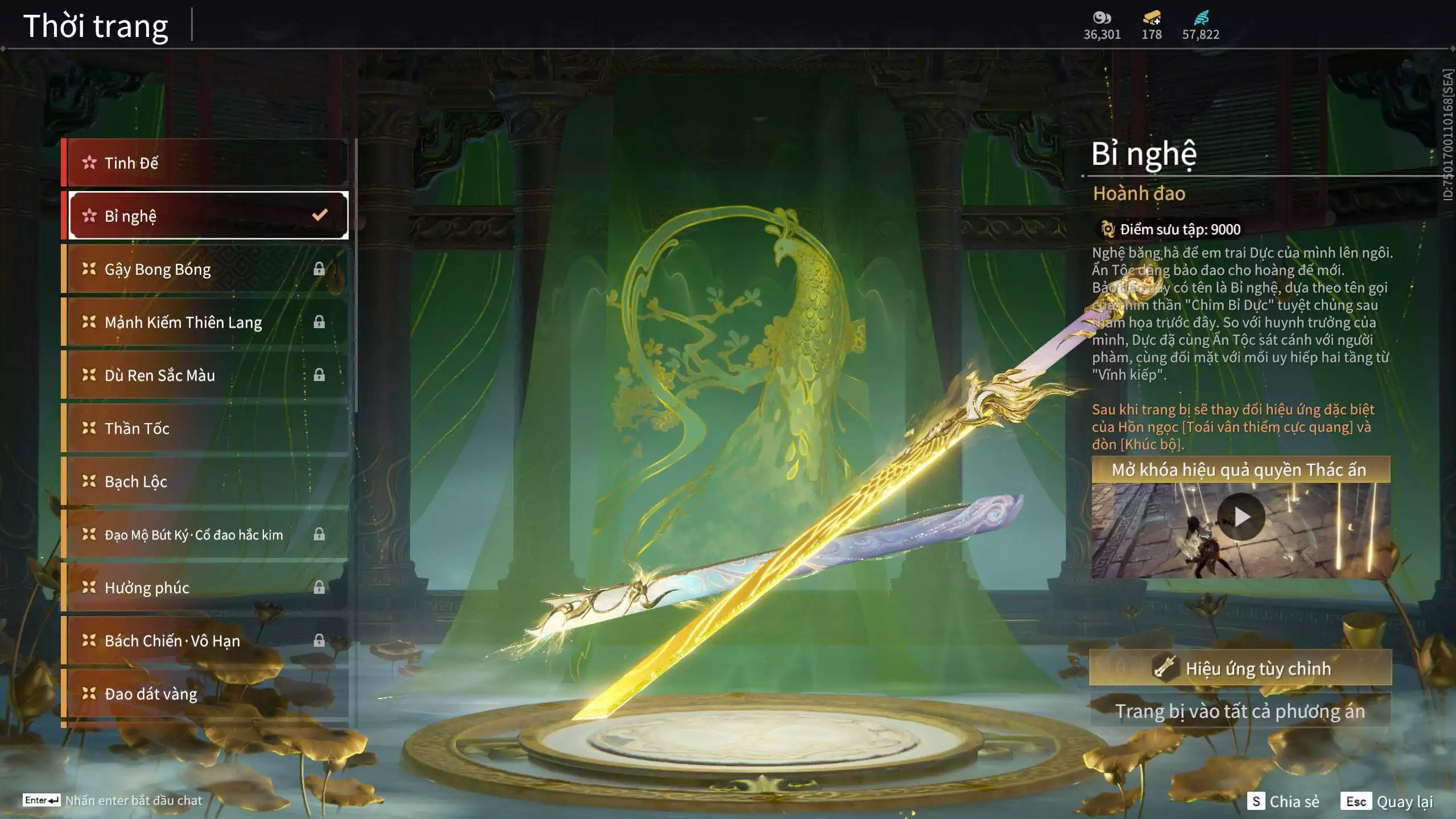This screenshot has width=1456, height=819.
Task: Select Dù Ren Sắc Màu skin
Action: tap(205, 375)
